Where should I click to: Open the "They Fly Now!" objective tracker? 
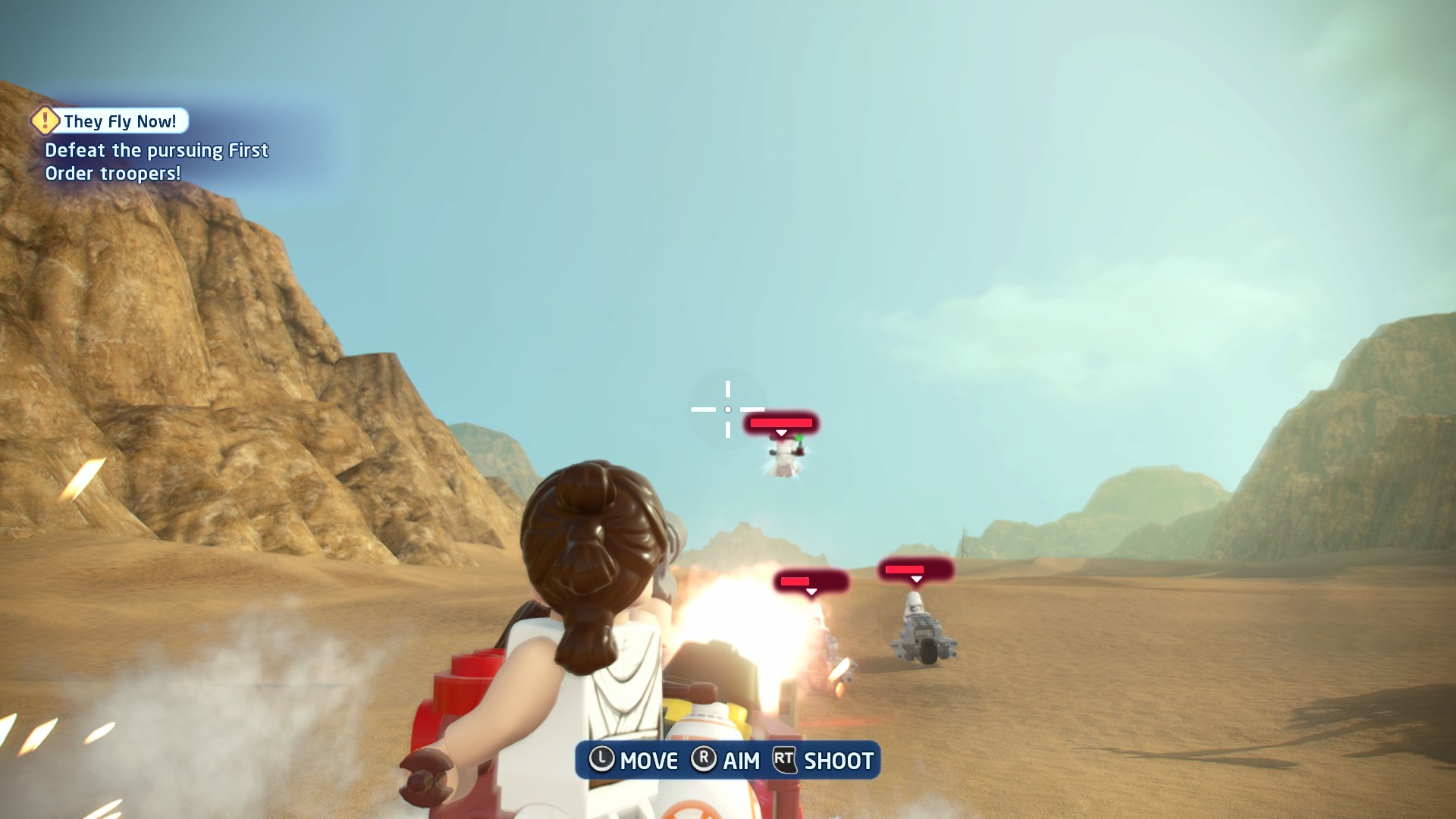[x=120, y=121]
